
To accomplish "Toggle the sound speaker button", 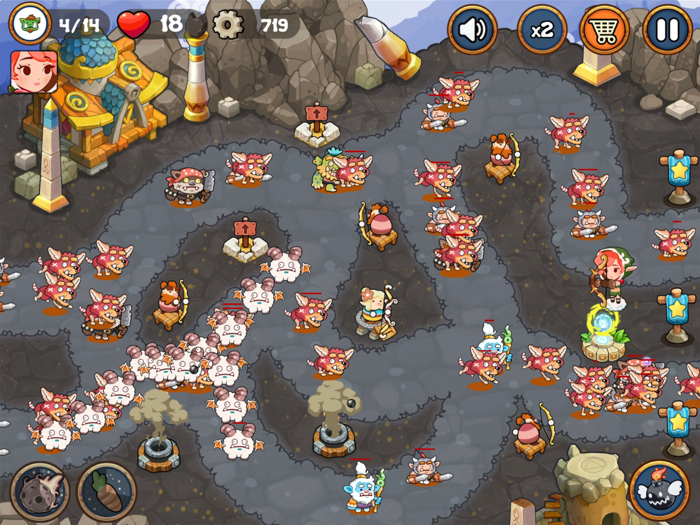I will (x=473, y=30).
